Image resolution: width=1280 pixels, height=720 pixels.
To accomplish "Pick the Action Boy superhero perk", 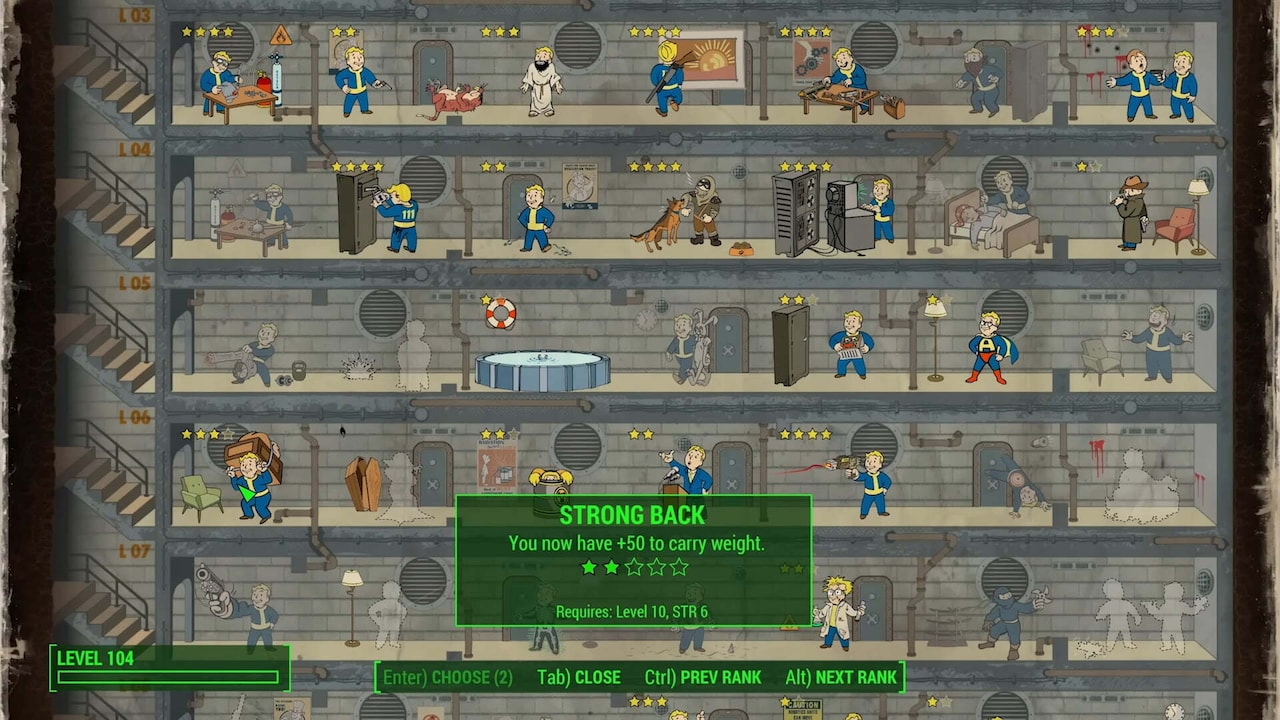I will [x=988, y=347].
